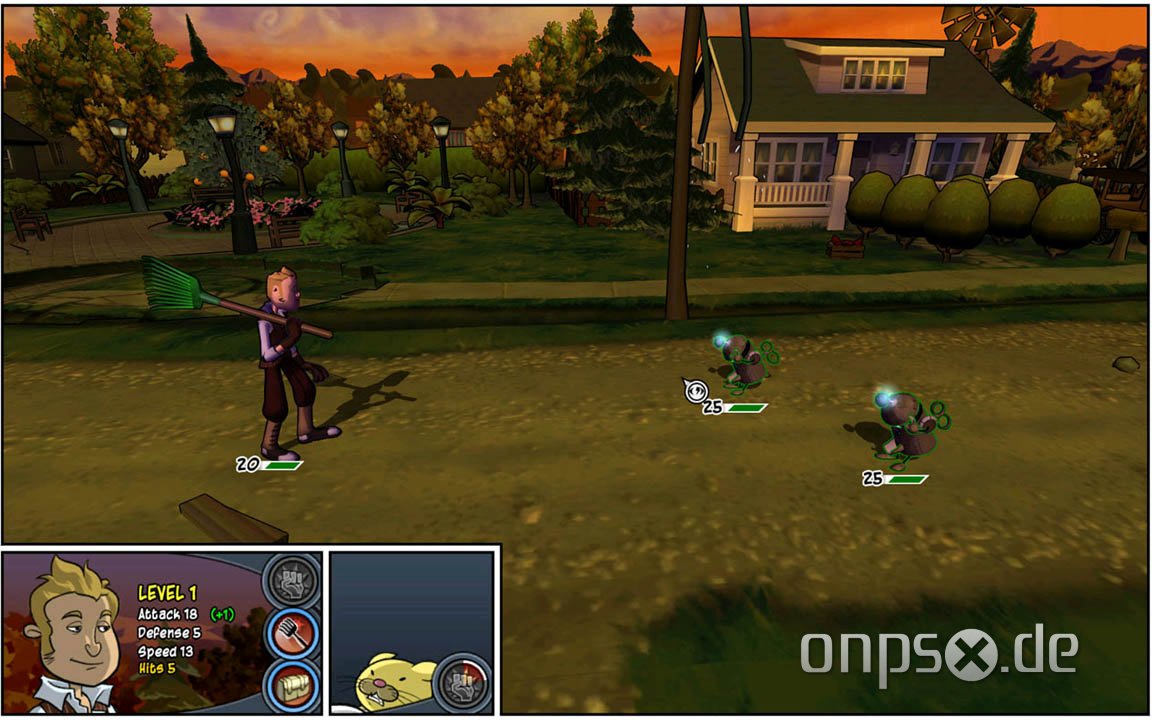Viewport: 1152px width, 720px height.
Task: Click the blond hero's grey fist icon
Action: [x=292, y=580]
